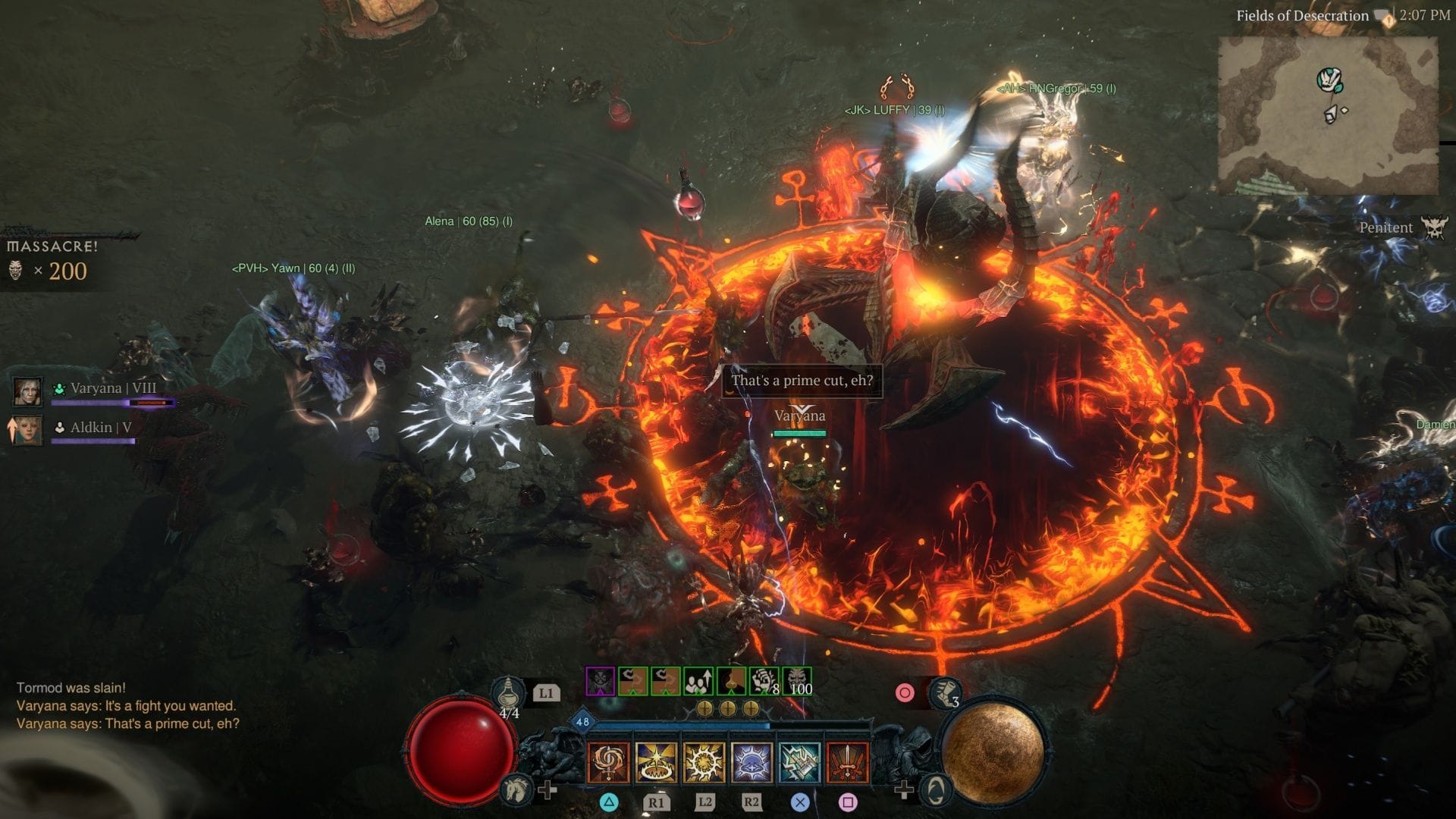Open the chat log messages

tap(127, 706)
